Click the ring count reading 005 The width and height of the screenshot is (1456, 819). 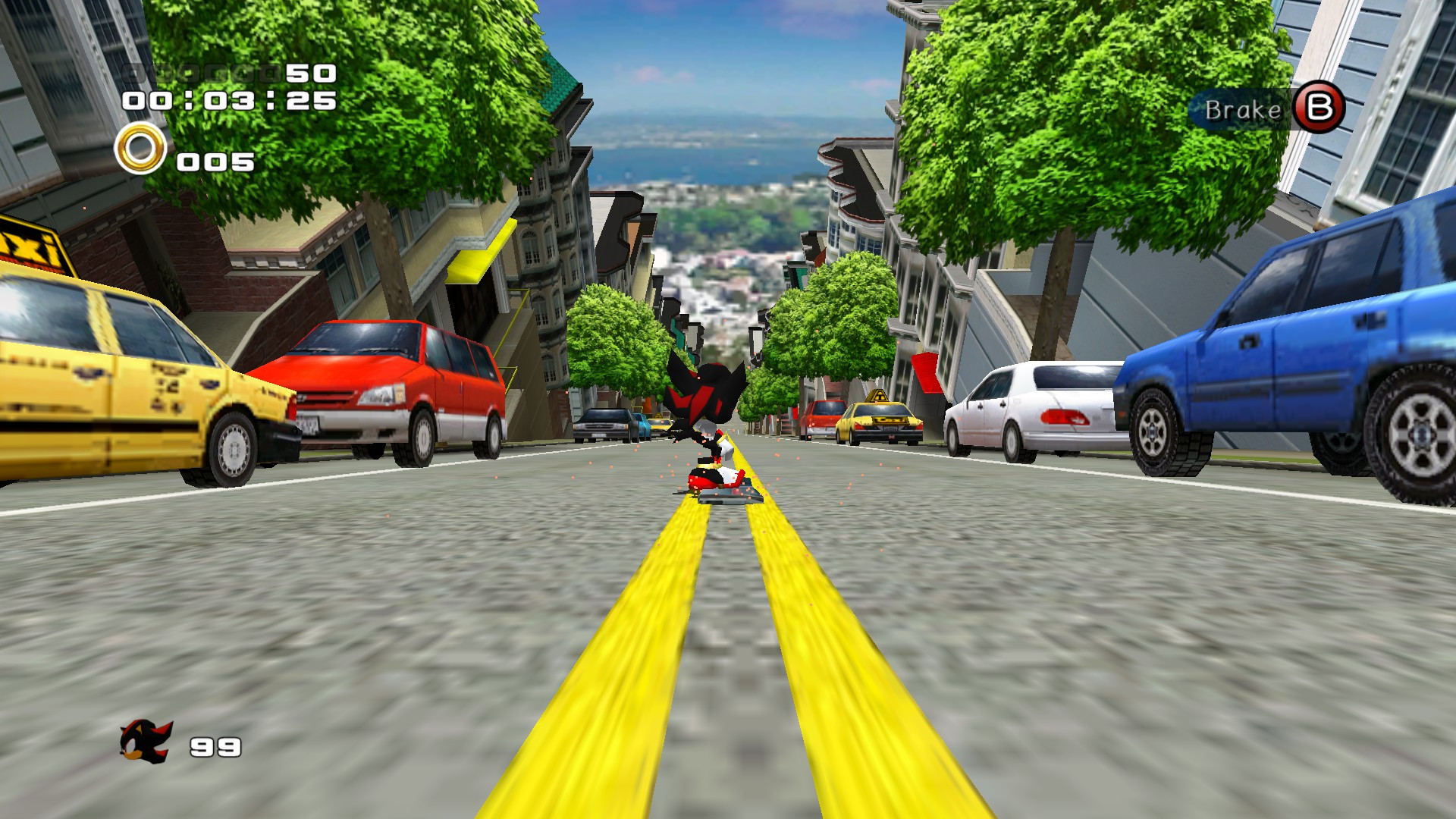coord(214,161)
